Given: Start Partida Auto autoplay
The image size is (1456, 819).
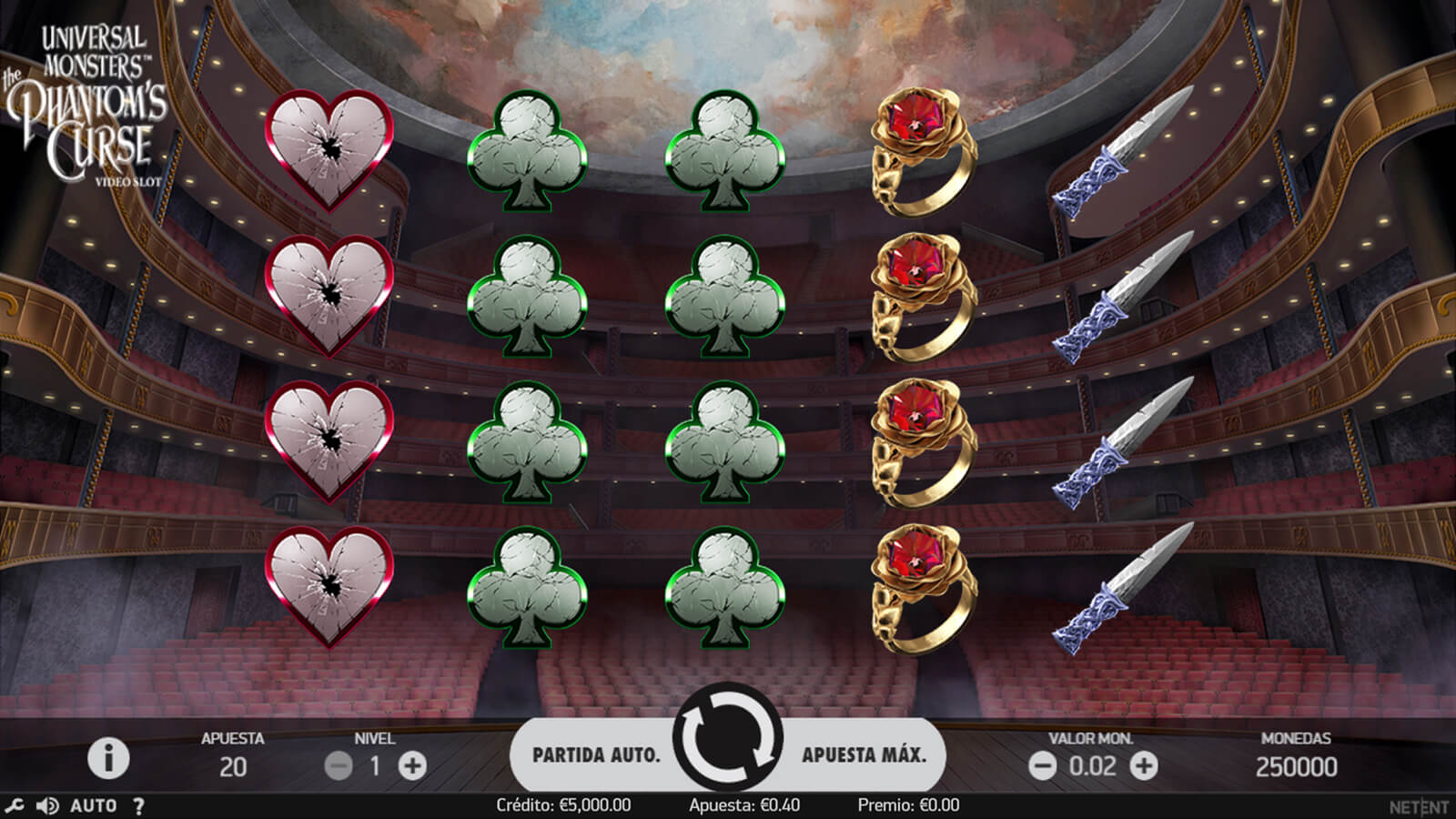Looking at the screenshot, I should (596, 754).
